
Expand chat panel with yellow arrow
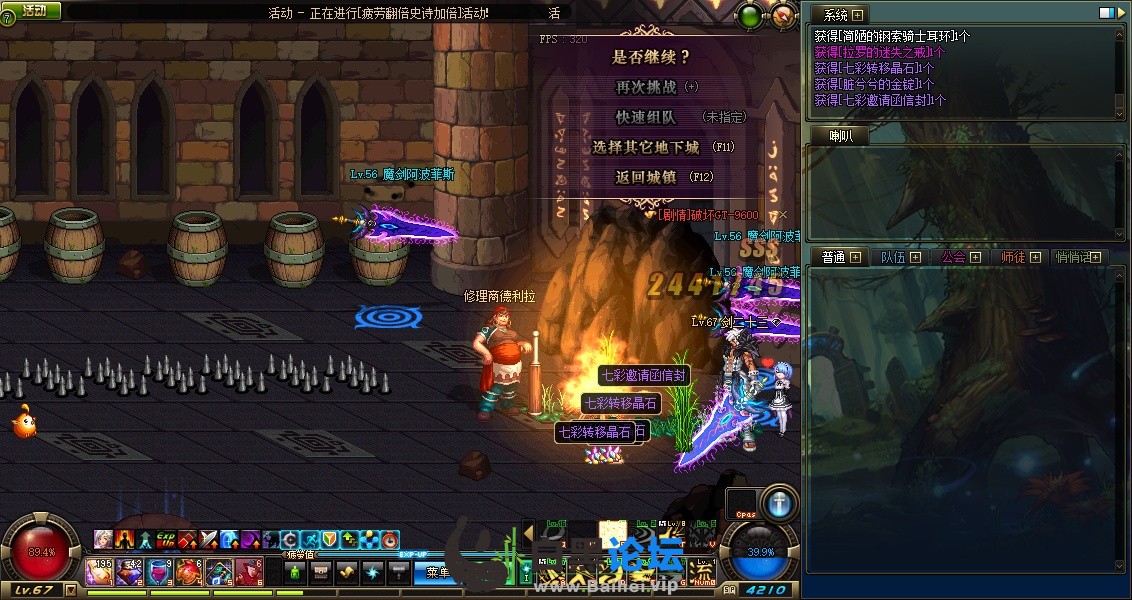528,532
